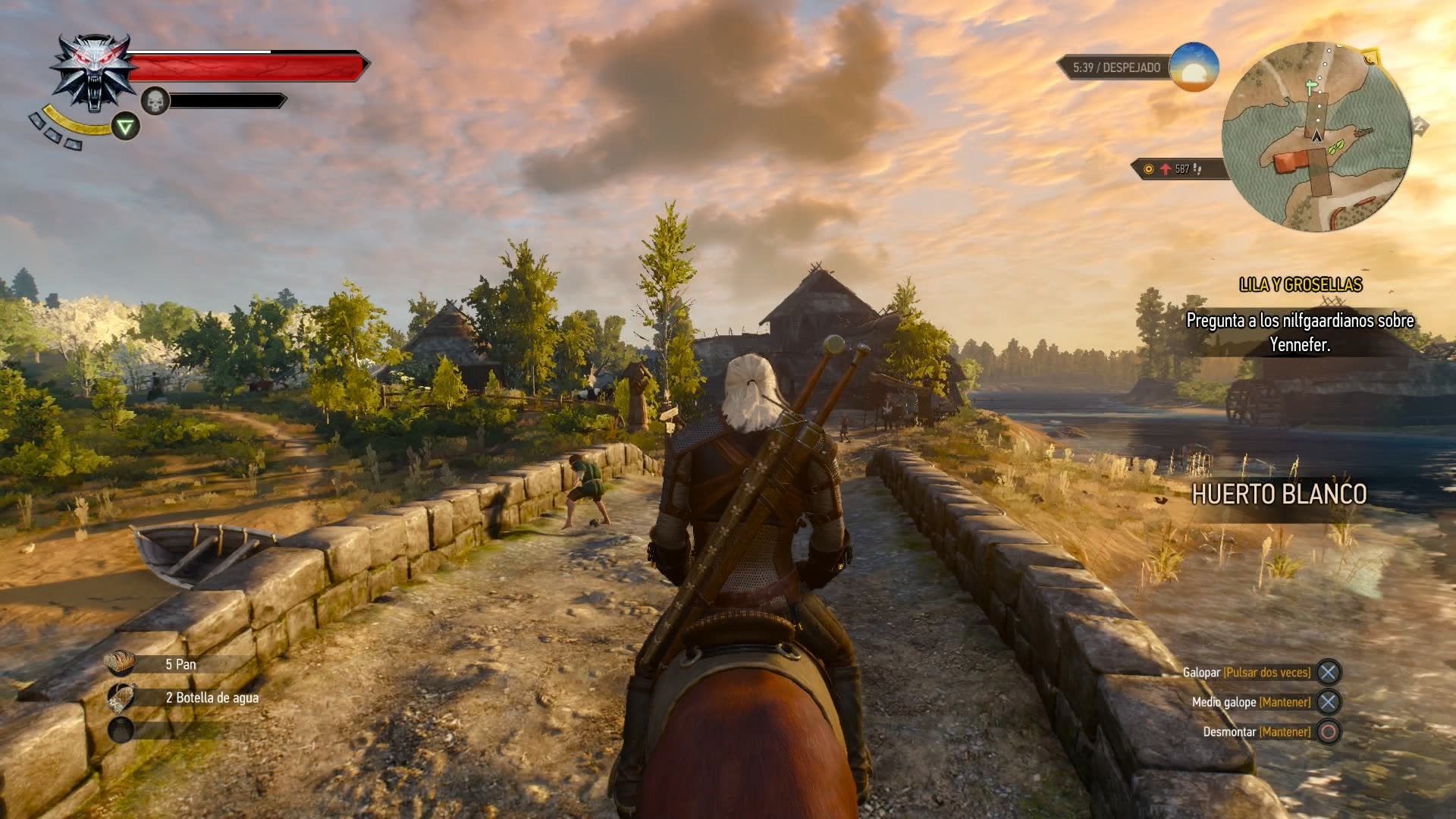1456x819 pixels.
Task: Select the Botella de agua slot
Action: [x=121, y=698]
